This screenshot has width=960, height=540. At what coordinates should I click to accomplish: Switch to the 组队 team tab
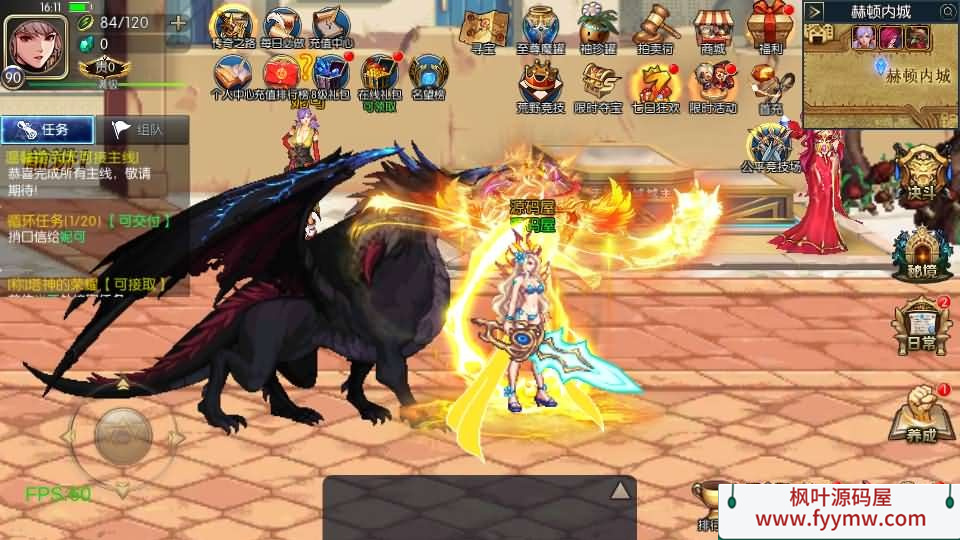137,129
